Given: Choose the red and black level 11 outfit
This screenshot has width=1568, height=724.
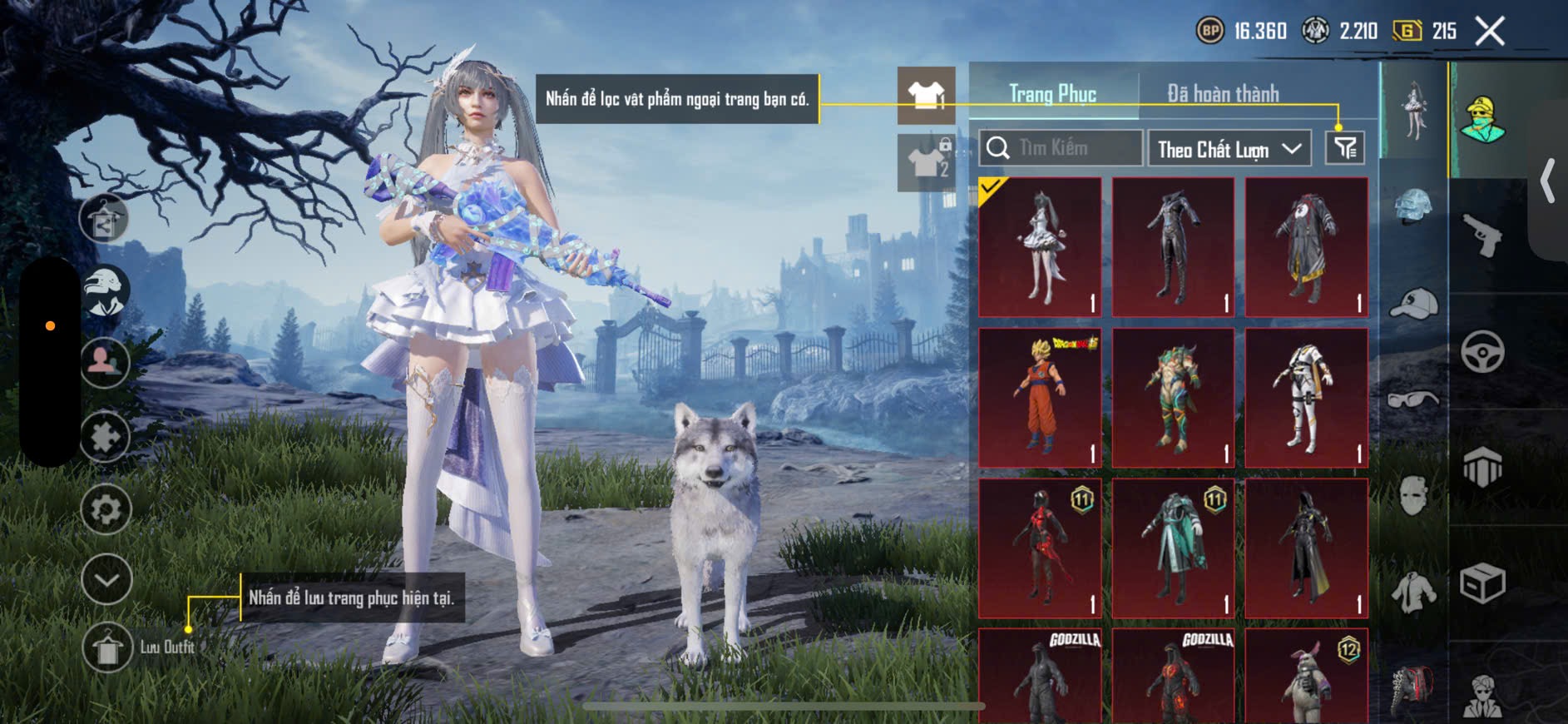Looking at the screenshot, I should point(1040,548).
